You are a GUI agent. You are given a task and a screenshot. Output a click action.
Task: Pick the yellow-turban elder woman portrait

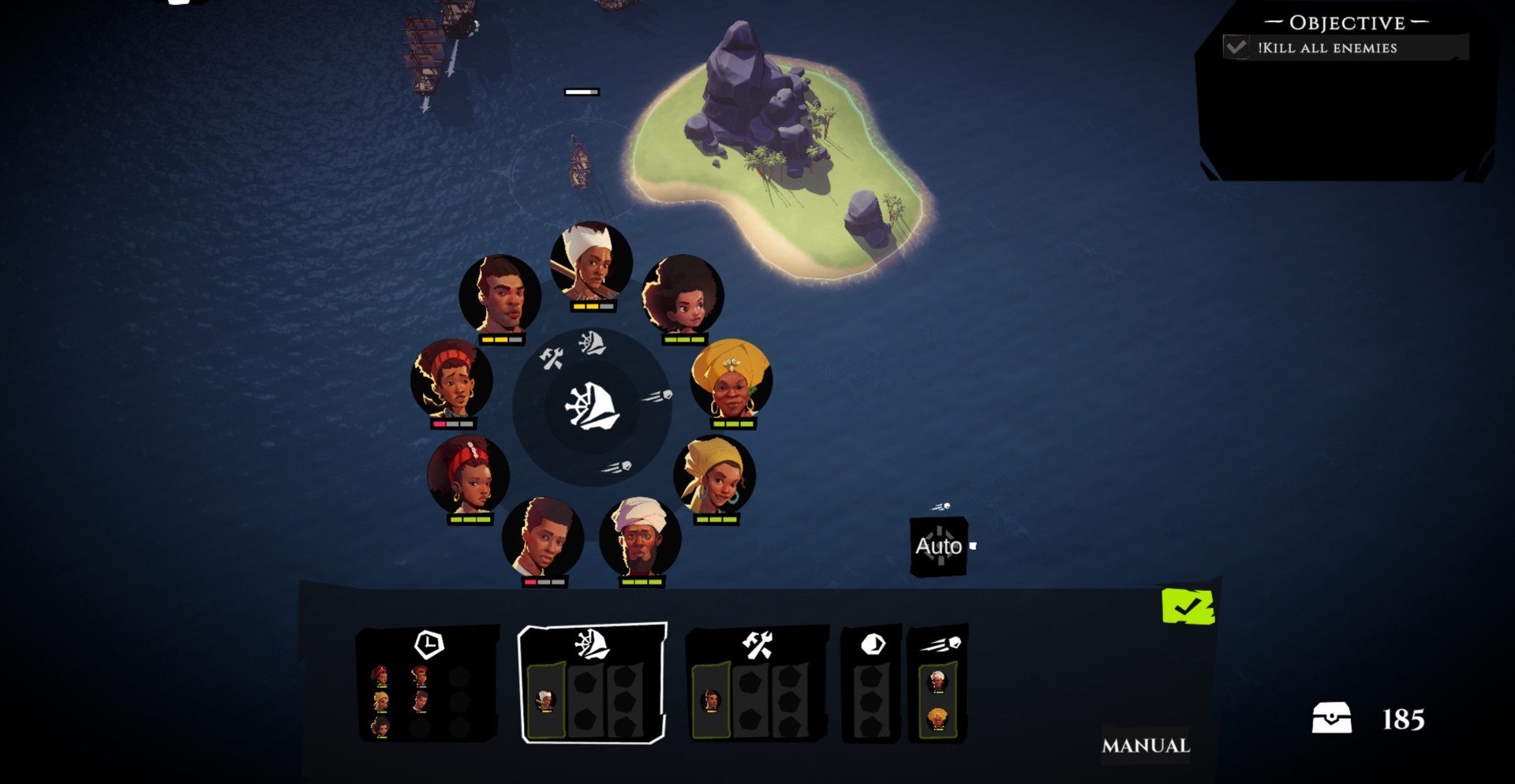[x=731, y=380]
